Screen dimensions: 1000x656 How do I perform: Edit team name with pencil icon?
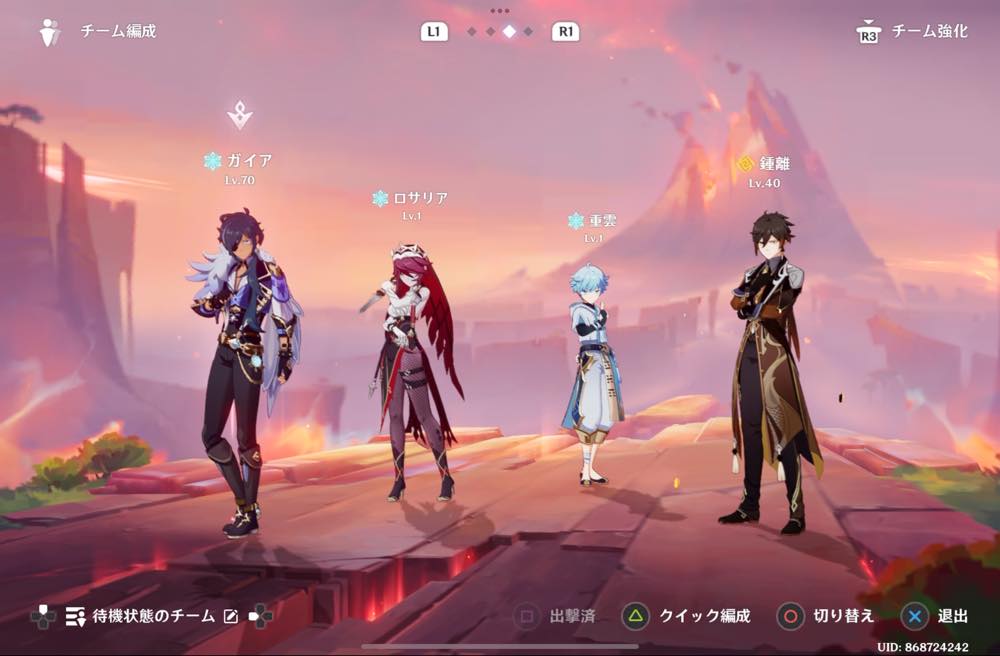(231, 616)
